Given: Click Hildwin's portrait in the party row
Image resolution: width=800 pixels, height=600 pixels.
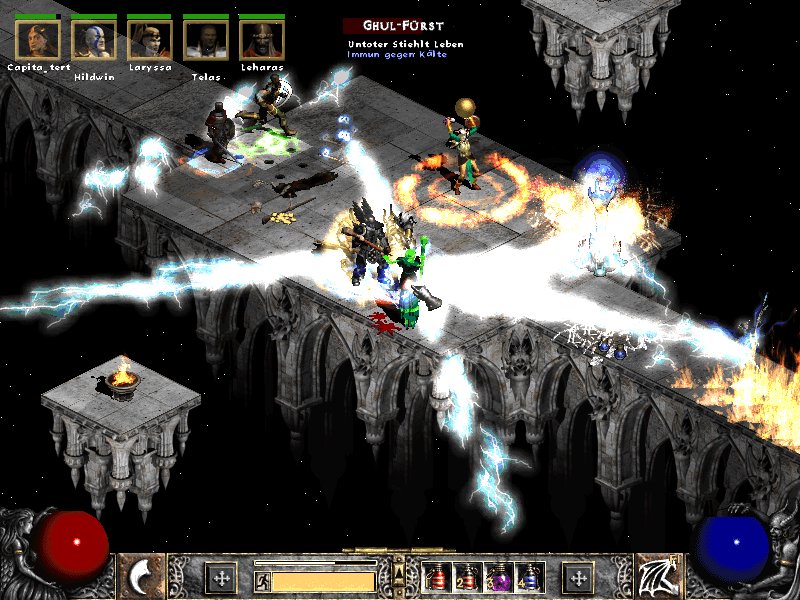Looking at the screenshot, I should point(94,39).
